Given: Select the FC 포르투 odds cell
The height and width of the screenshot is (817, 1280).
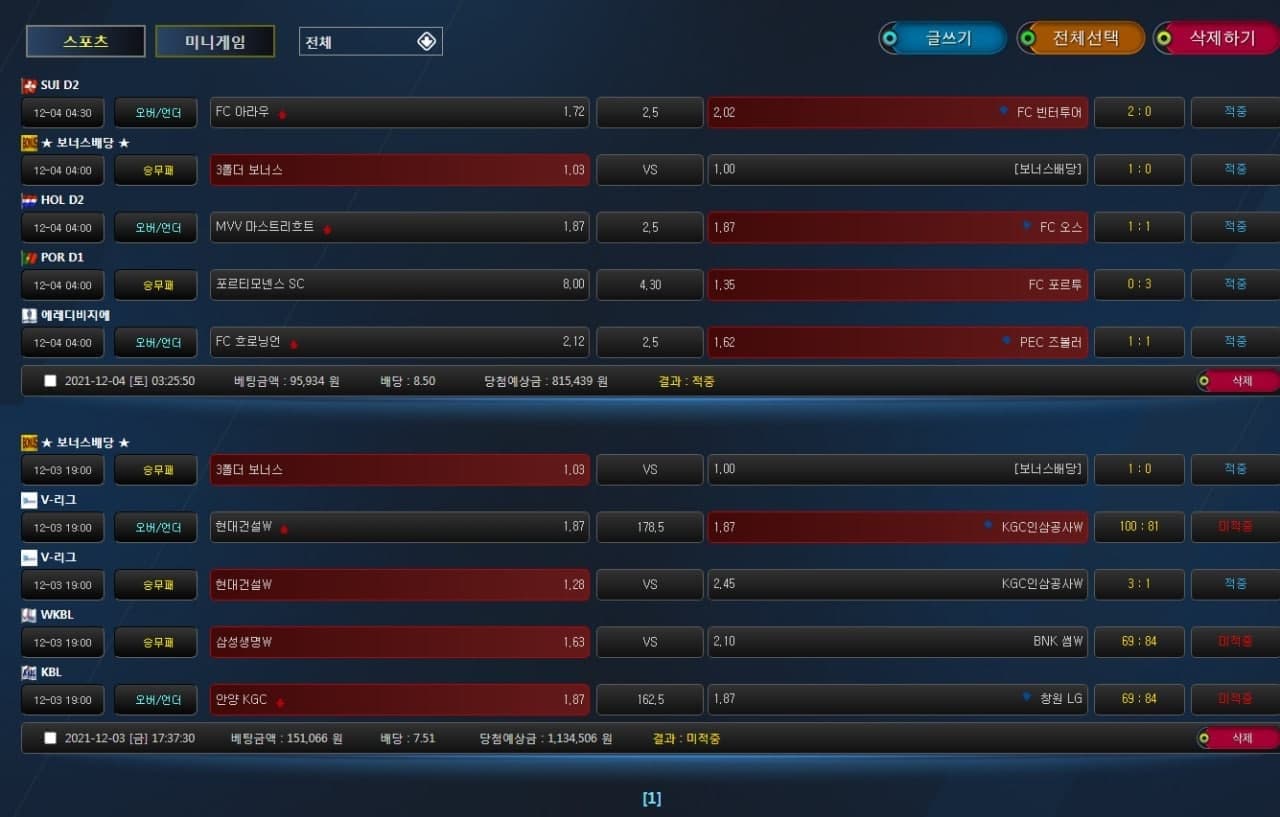Looking at the screenshot, I should [898, 285].
